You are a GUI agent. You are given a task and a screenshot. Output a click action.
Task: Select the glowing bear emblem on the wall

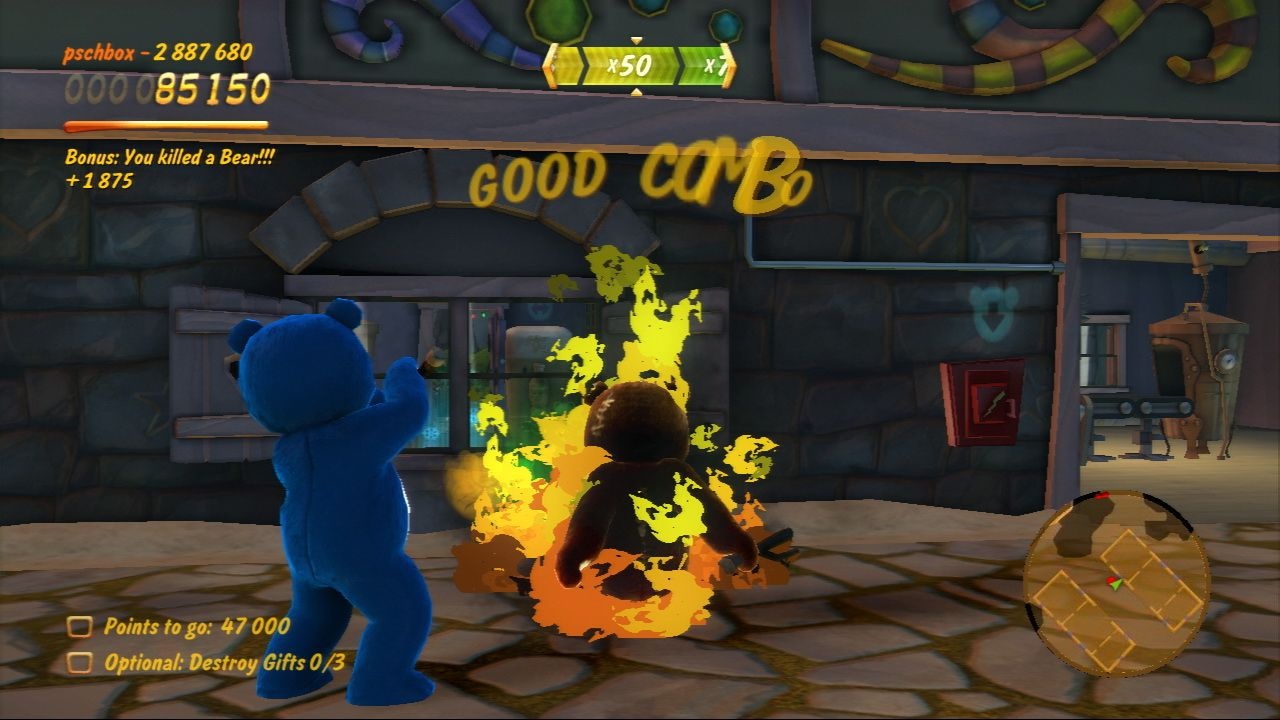point(990,310)
